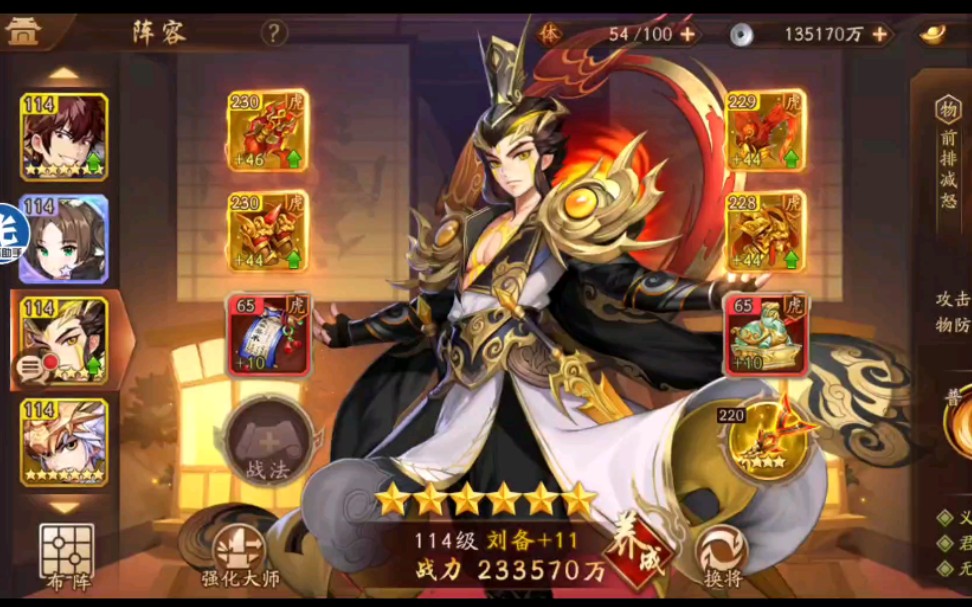Add a tactic in the 战法 slot
The width and height of the screenshot is (972, 607).
266,441
